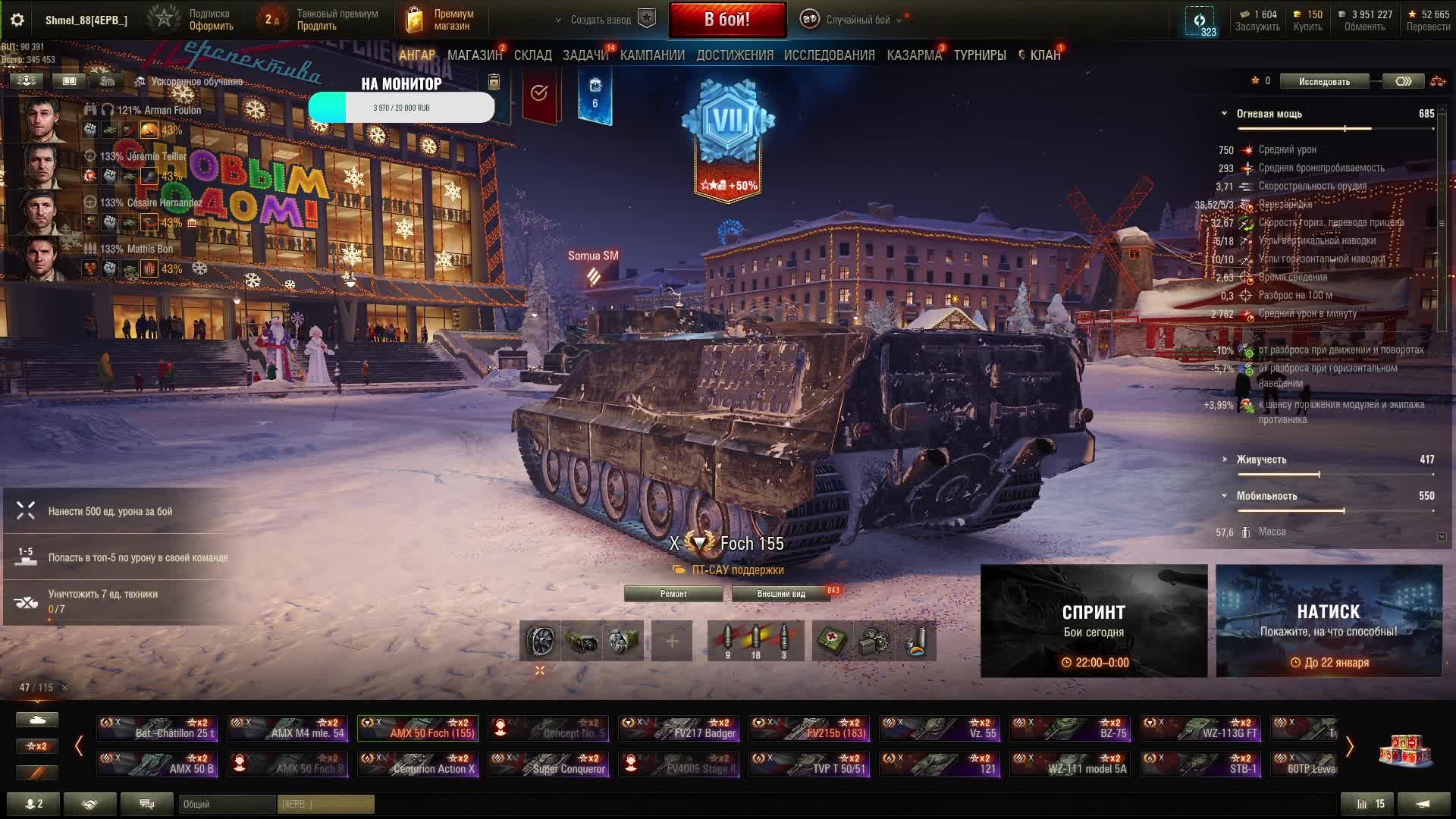Open the СПРИНТ event banner

tap(1094, 621)
